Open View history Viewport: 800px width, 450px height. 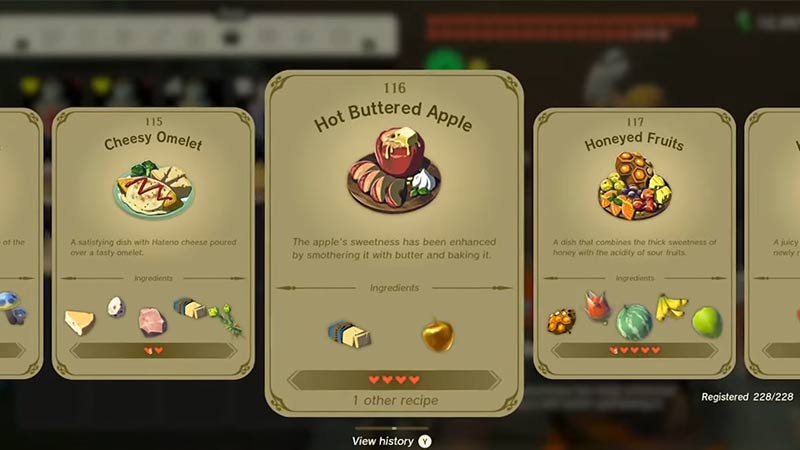tap(392, 440)
